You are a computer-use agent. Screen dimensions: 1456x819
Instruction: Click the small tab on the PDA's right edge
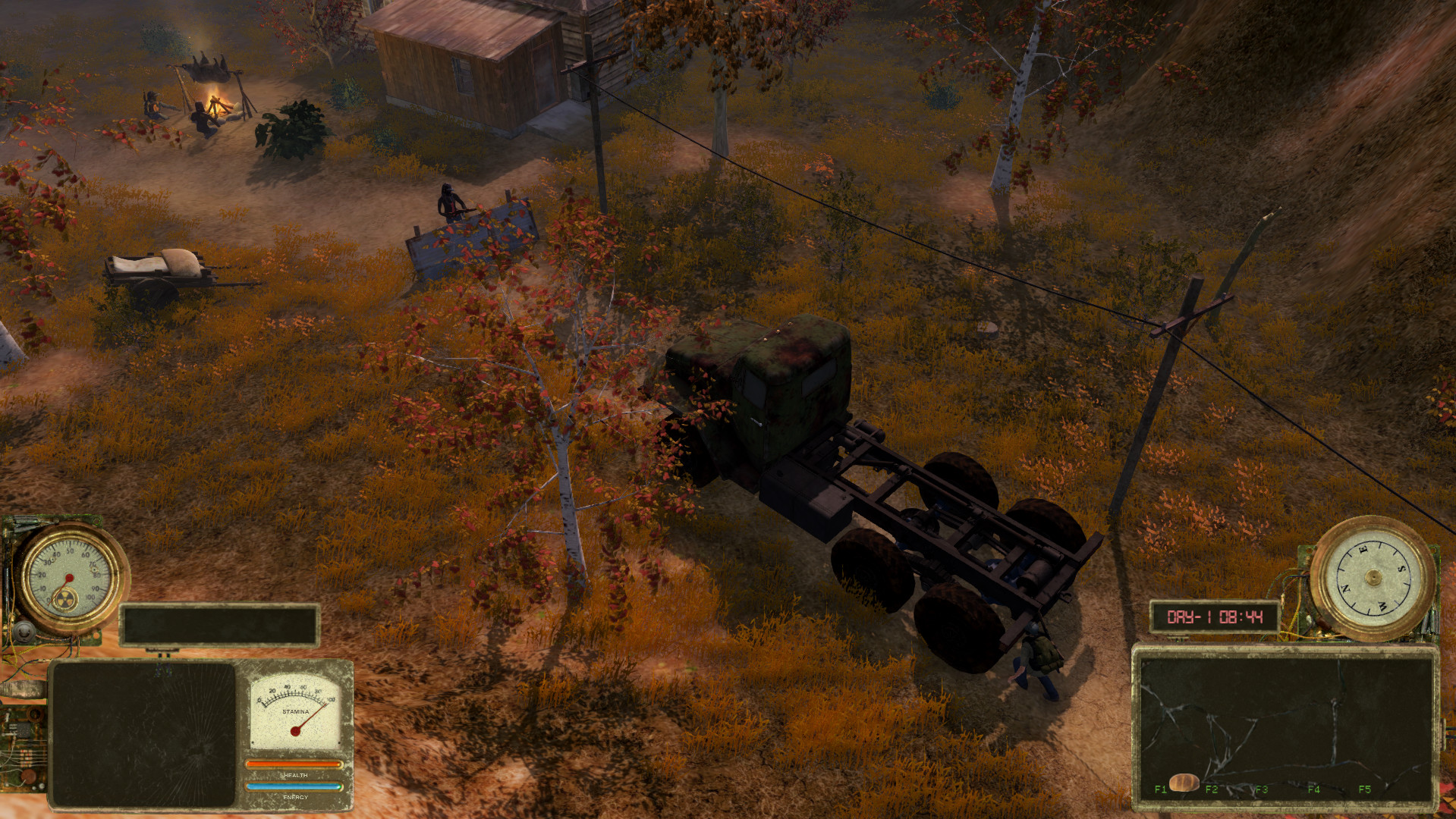(1443, 735)
